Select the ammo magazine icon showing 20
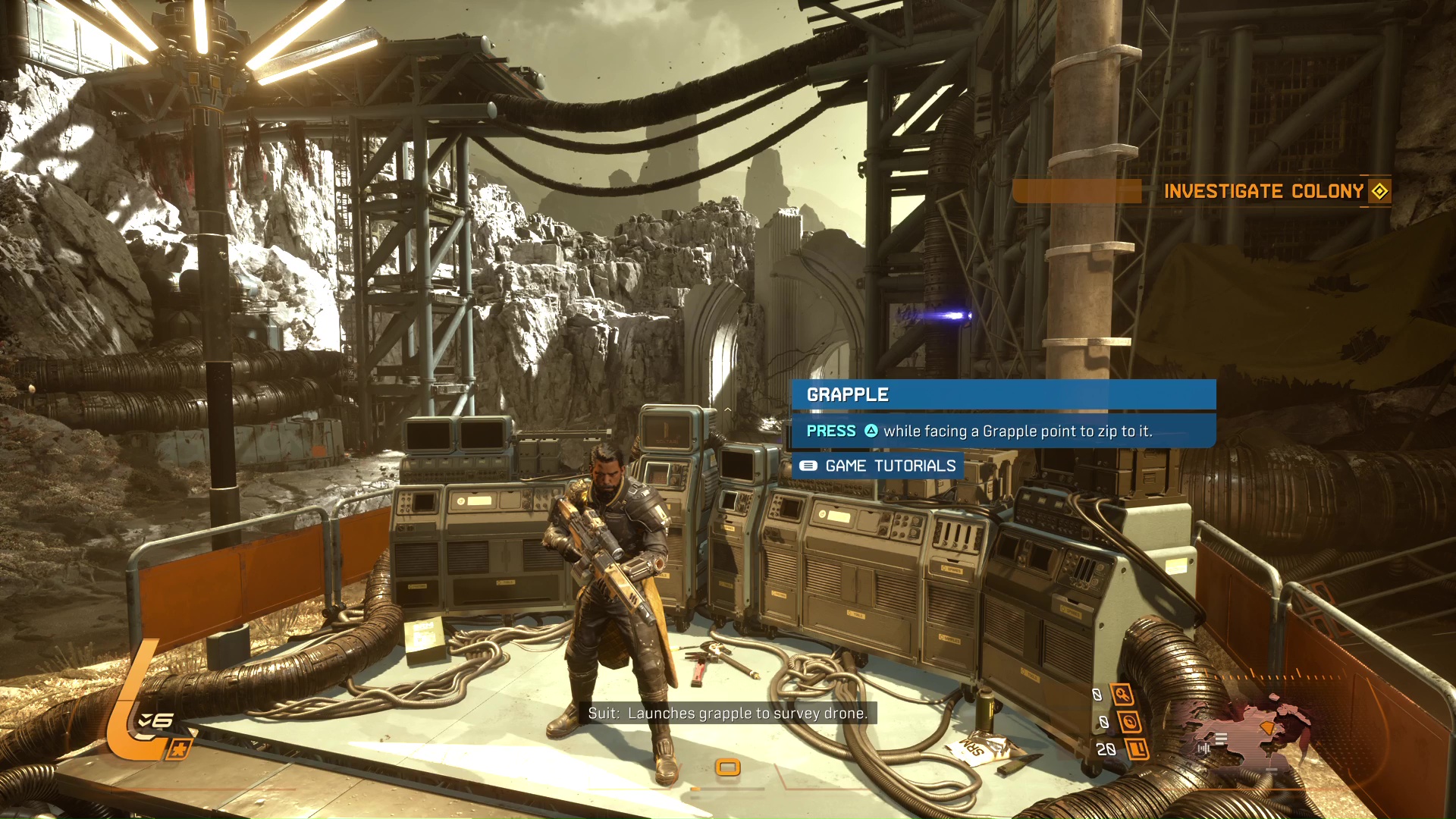Image resolution: width=1456 pixels, height=819 pixels. tap(1137, 749)
